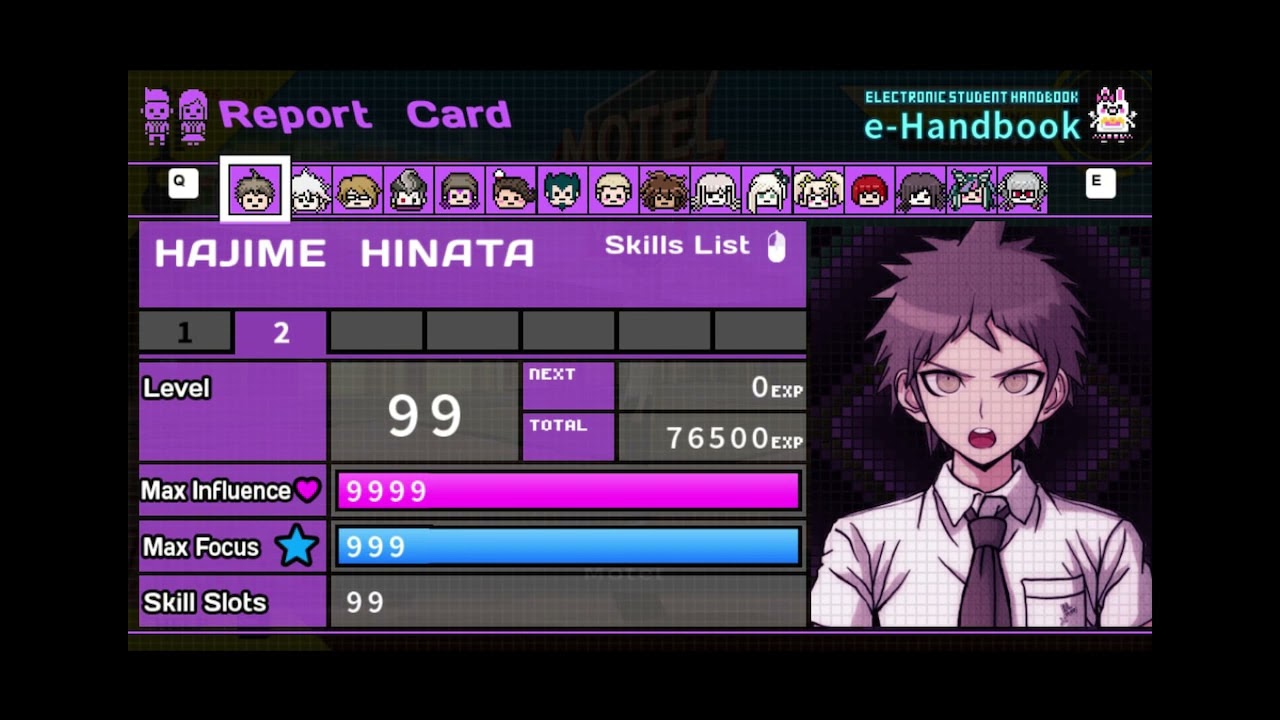Screen dimensions: 1280x720
Task: Pick Gundham's grey-and-black haired icon
Action: coord(409,190)
